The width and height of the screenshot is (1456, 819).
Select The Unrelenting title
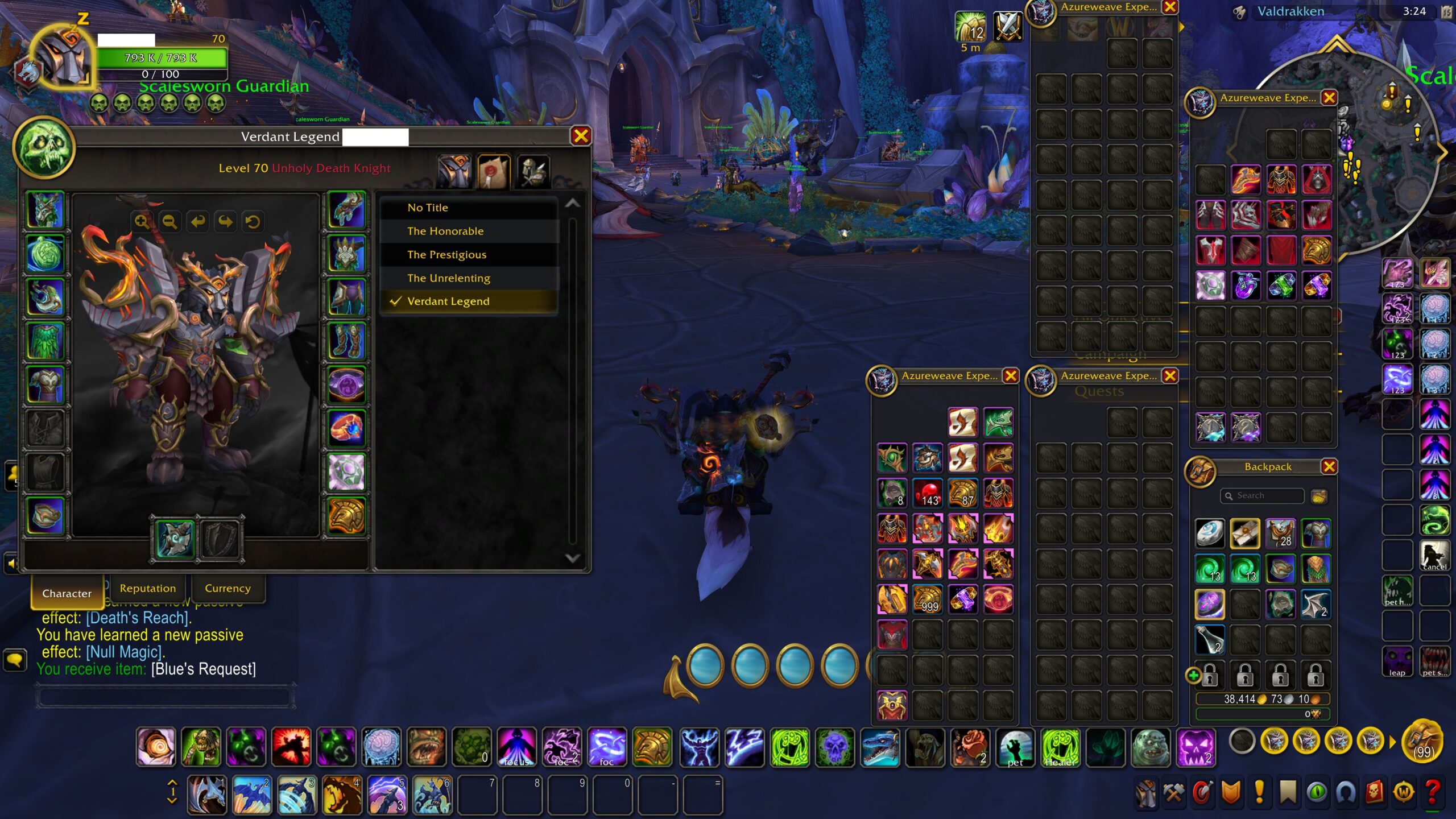(448, 278)
